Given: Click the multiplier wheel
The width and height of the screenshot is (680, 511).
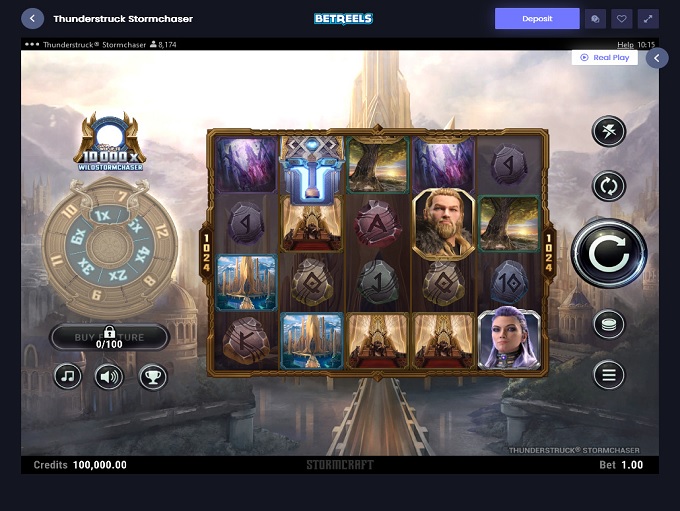Looking at the screenshot, I should coord(110,242).
